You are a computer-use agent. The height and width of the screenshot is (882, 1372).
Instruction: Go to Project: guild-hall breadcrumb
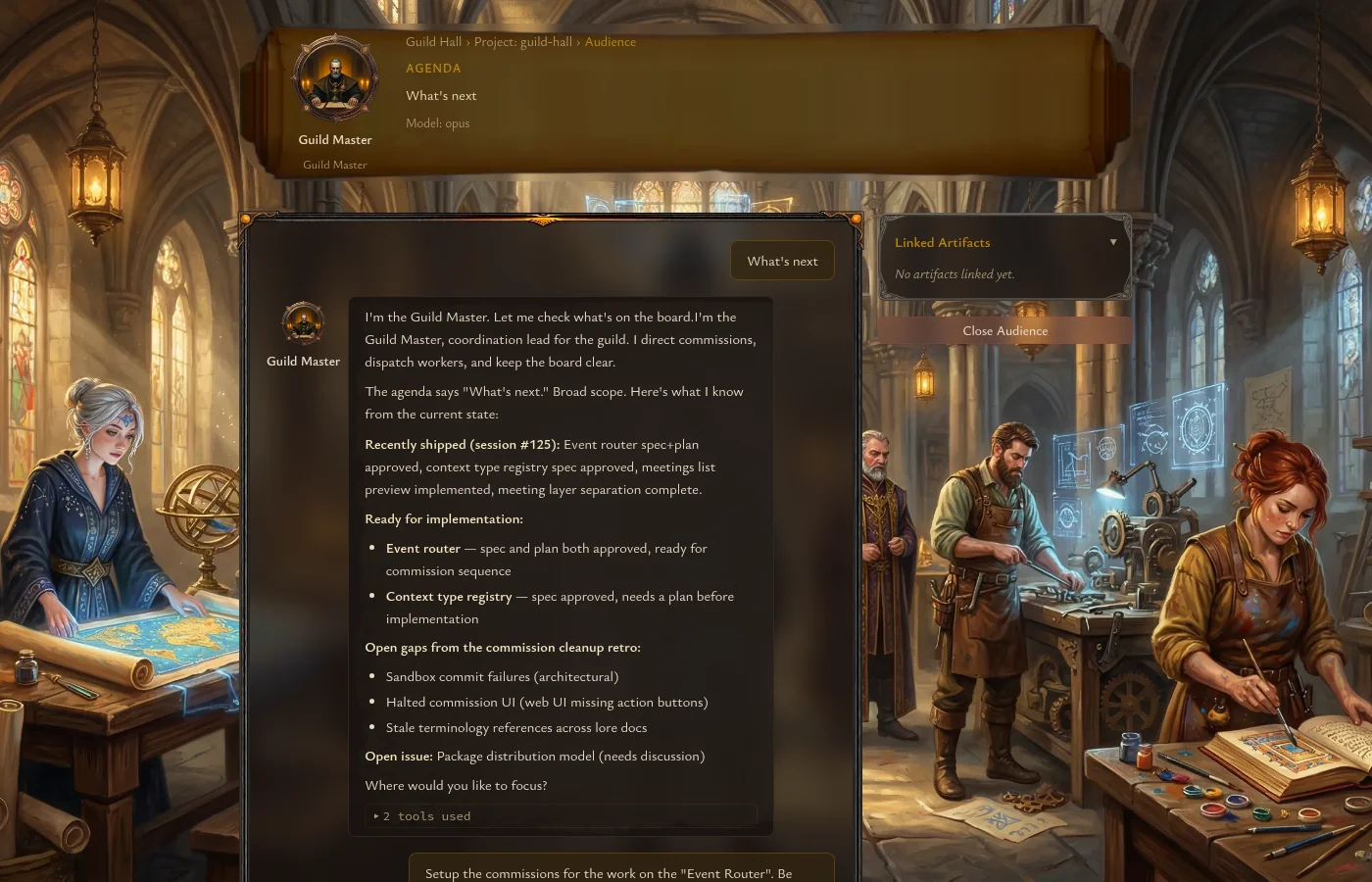[522, 42]
